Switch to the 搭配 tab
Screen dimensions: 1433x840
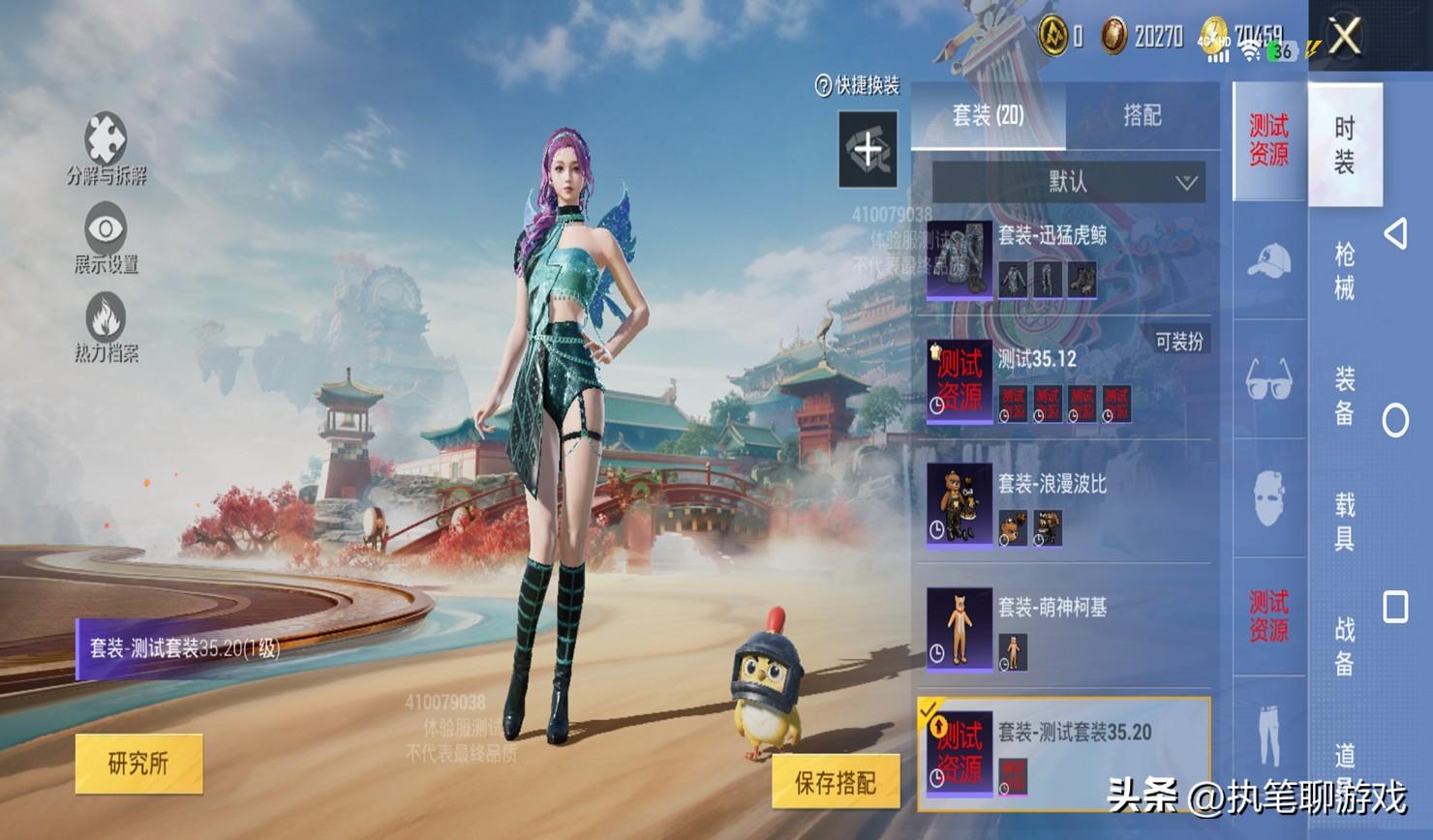(1142, 116)
